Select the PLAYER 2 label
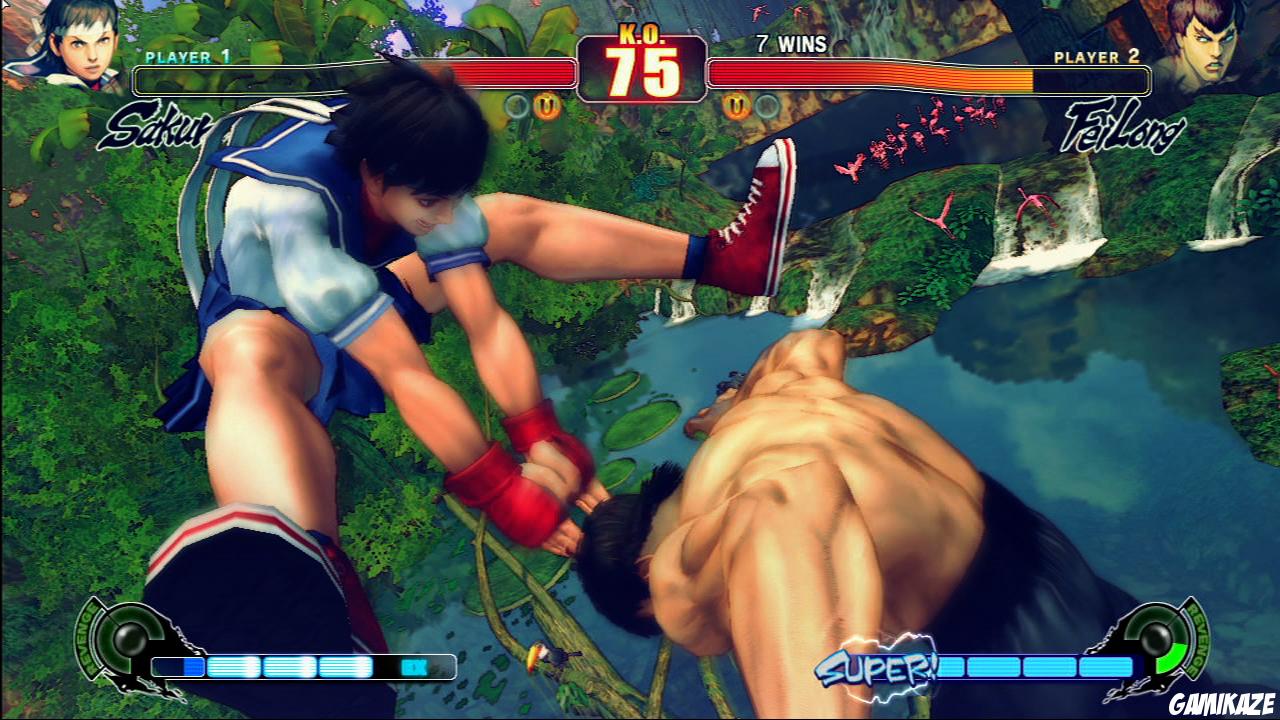Image resolution: width=1280 pixels, height=720 pixels. [x=1095, y=57]
